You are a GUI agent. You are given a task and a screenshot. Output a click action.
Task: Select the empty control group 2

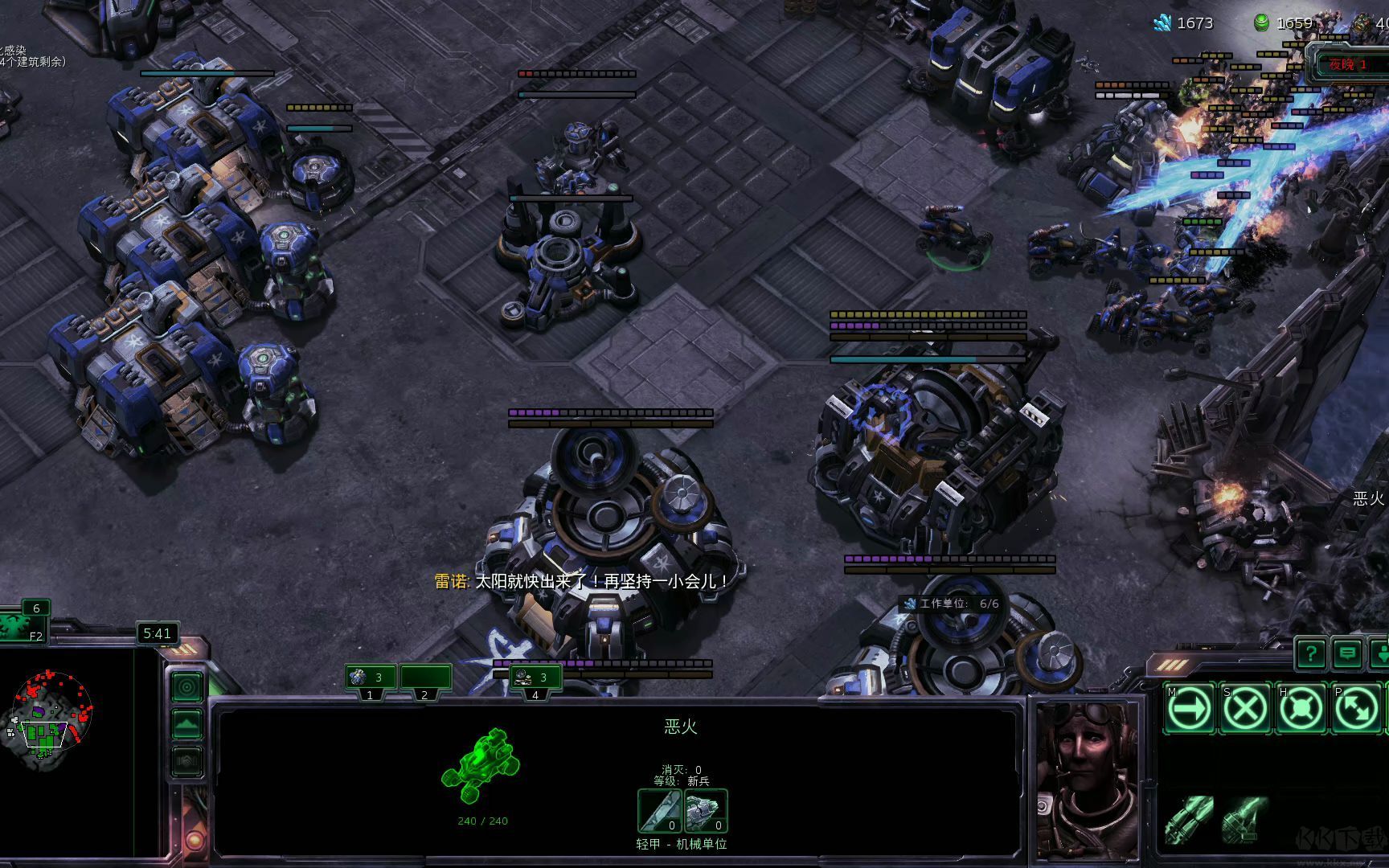pos(425,678)
